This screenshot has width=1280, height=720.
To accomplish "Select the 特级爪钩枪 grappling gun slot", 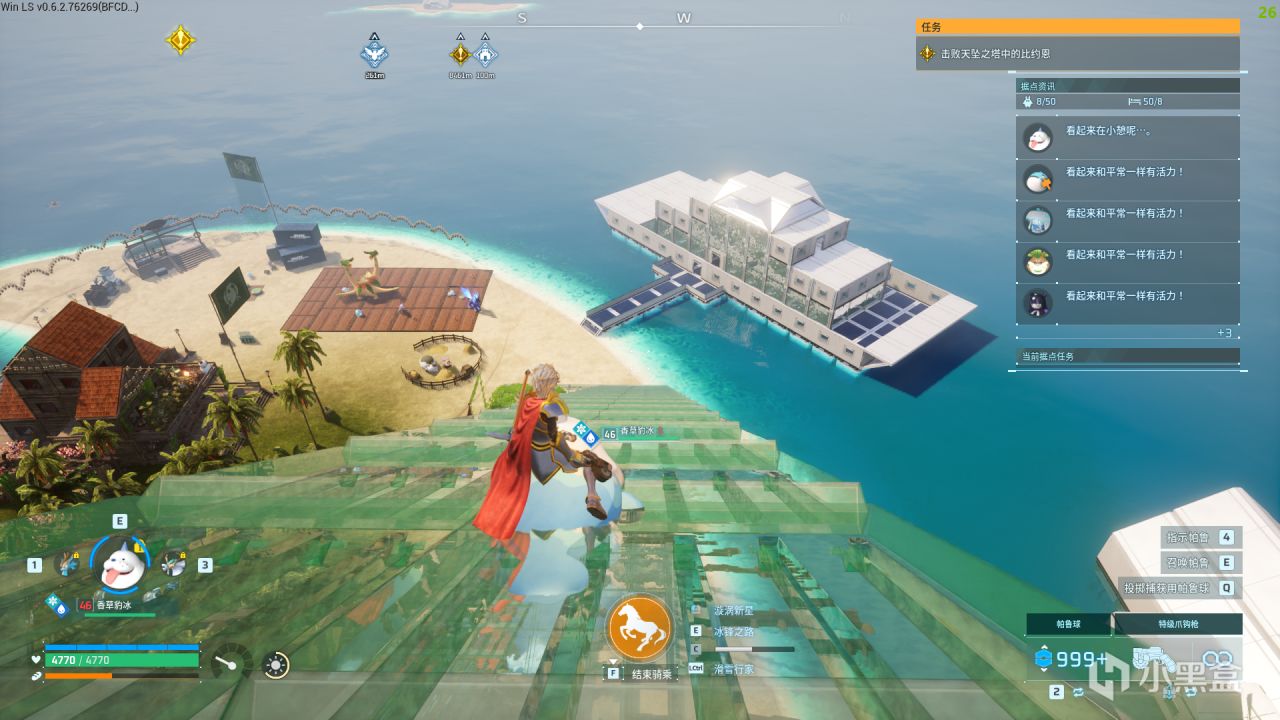I will pos(1178,624).
